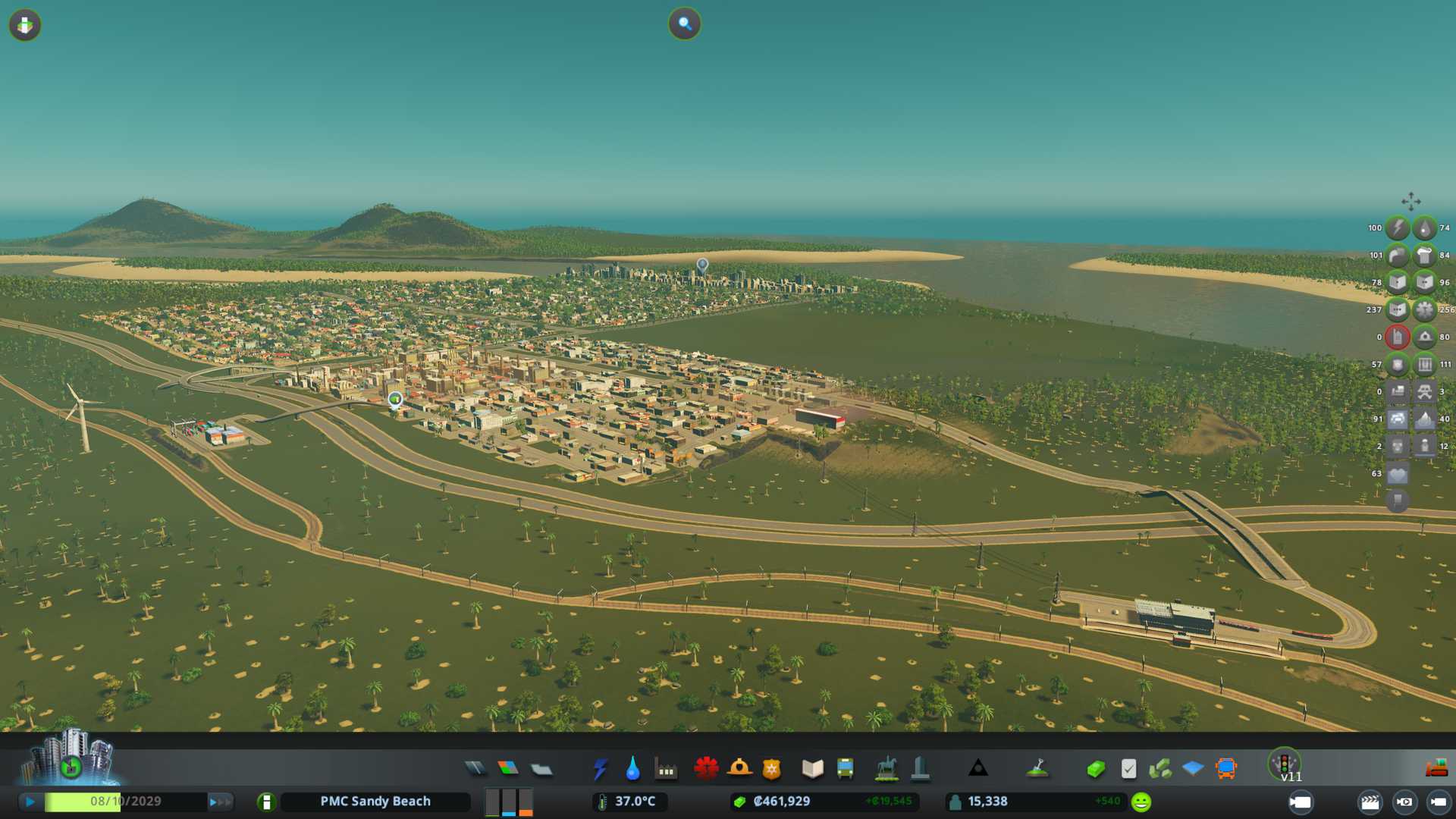
Task: Open the Roads build menu
Action: click(475, 769)
